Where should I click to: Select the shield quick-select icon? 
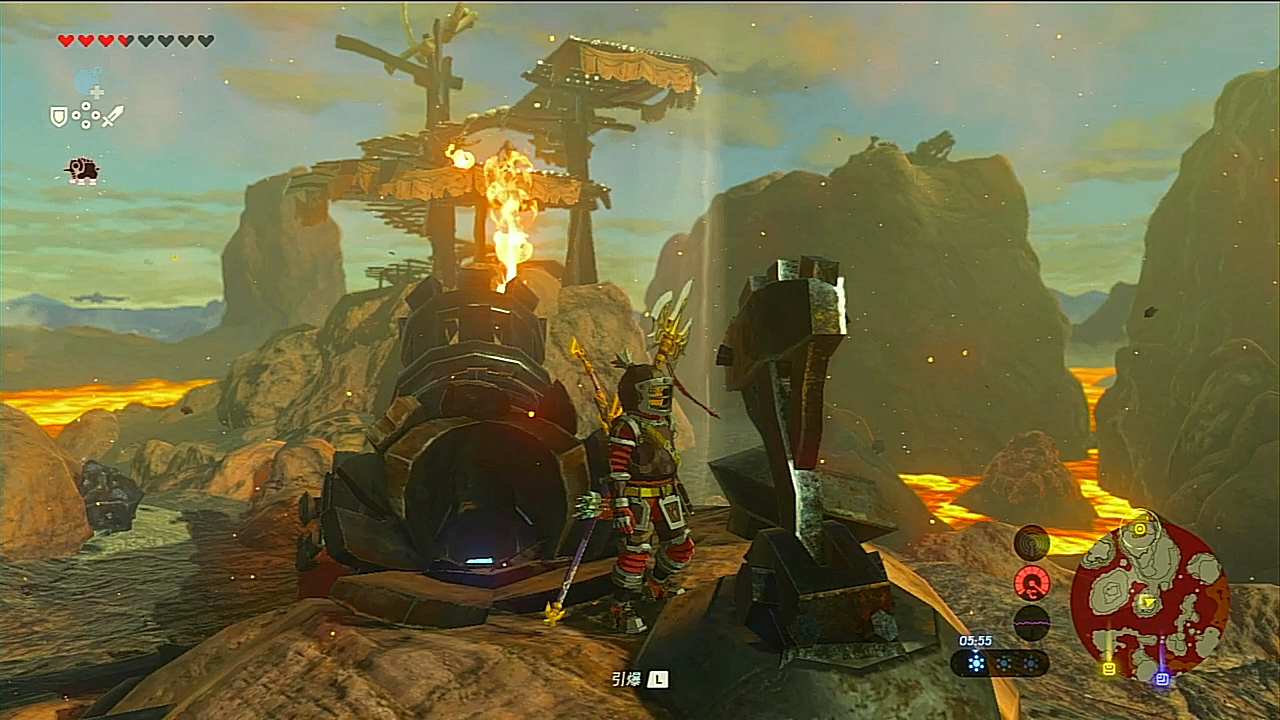pos(59,117)
